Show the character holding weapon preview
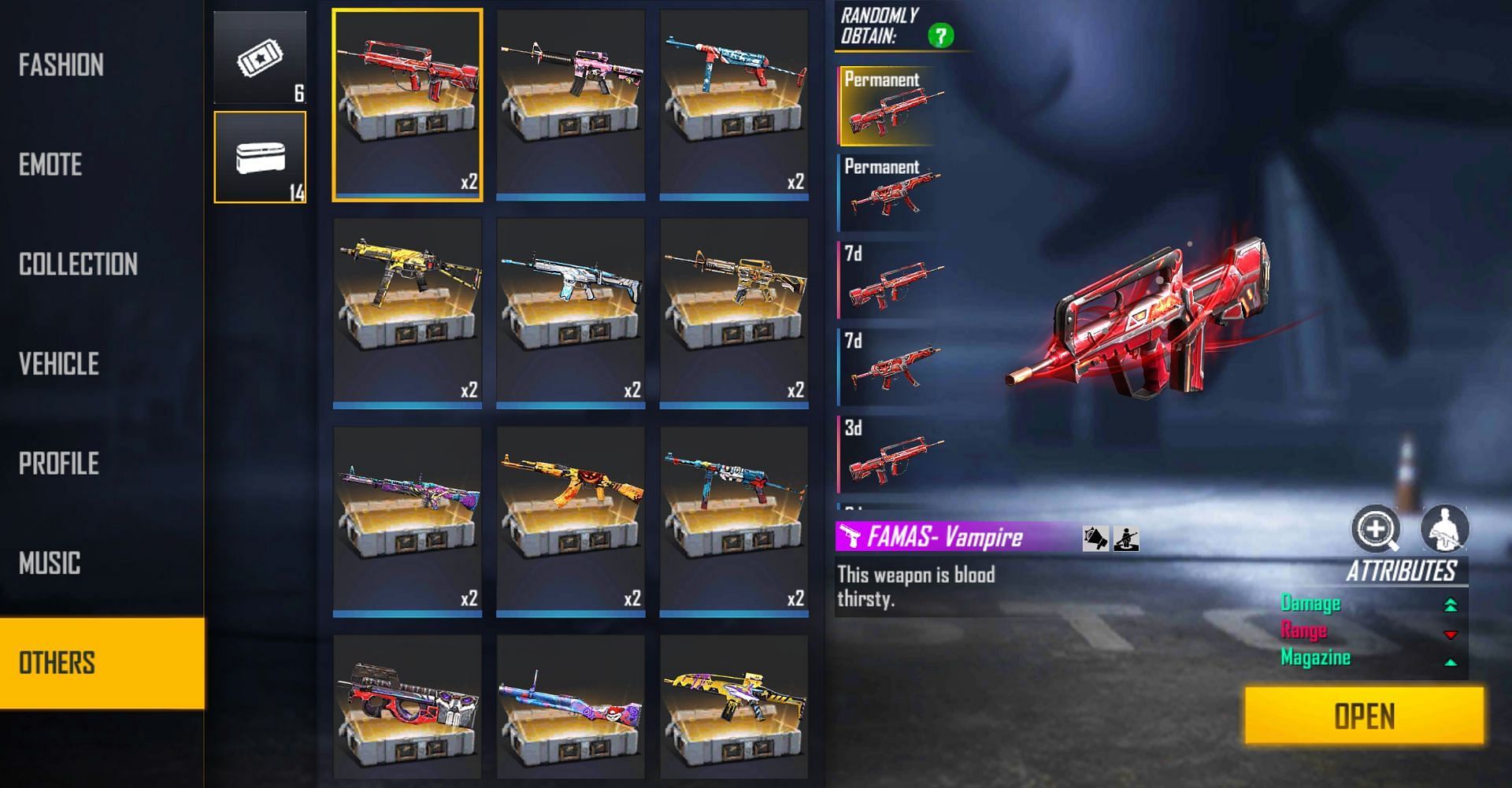This screenshot has height=788, width=1512. click(x=1444, y=528)
